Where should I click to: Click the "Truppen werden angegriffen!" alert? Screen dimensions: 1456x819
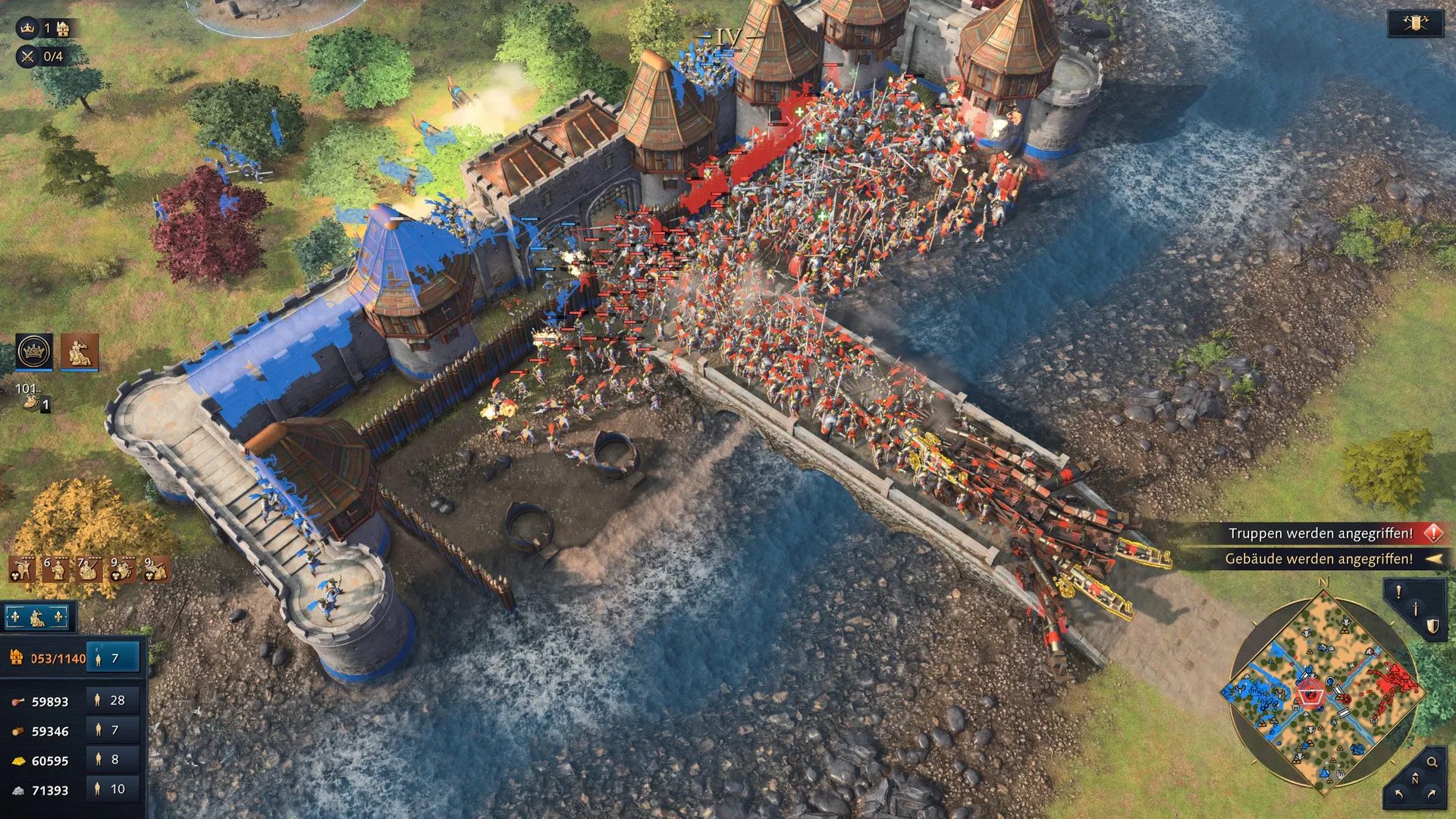point(1320,534)
